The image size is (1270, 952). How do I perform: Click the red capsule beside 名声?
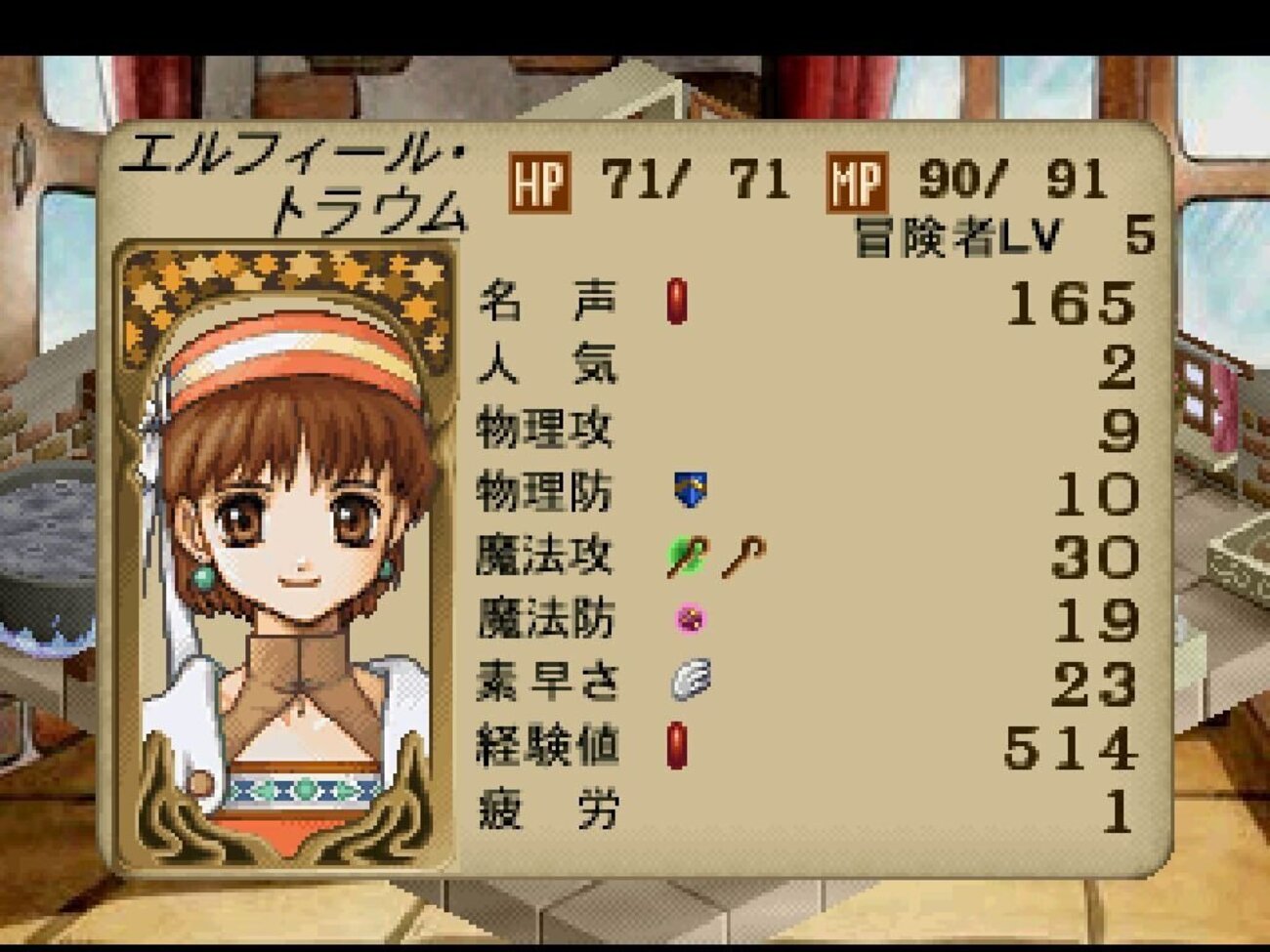[676, 301]
